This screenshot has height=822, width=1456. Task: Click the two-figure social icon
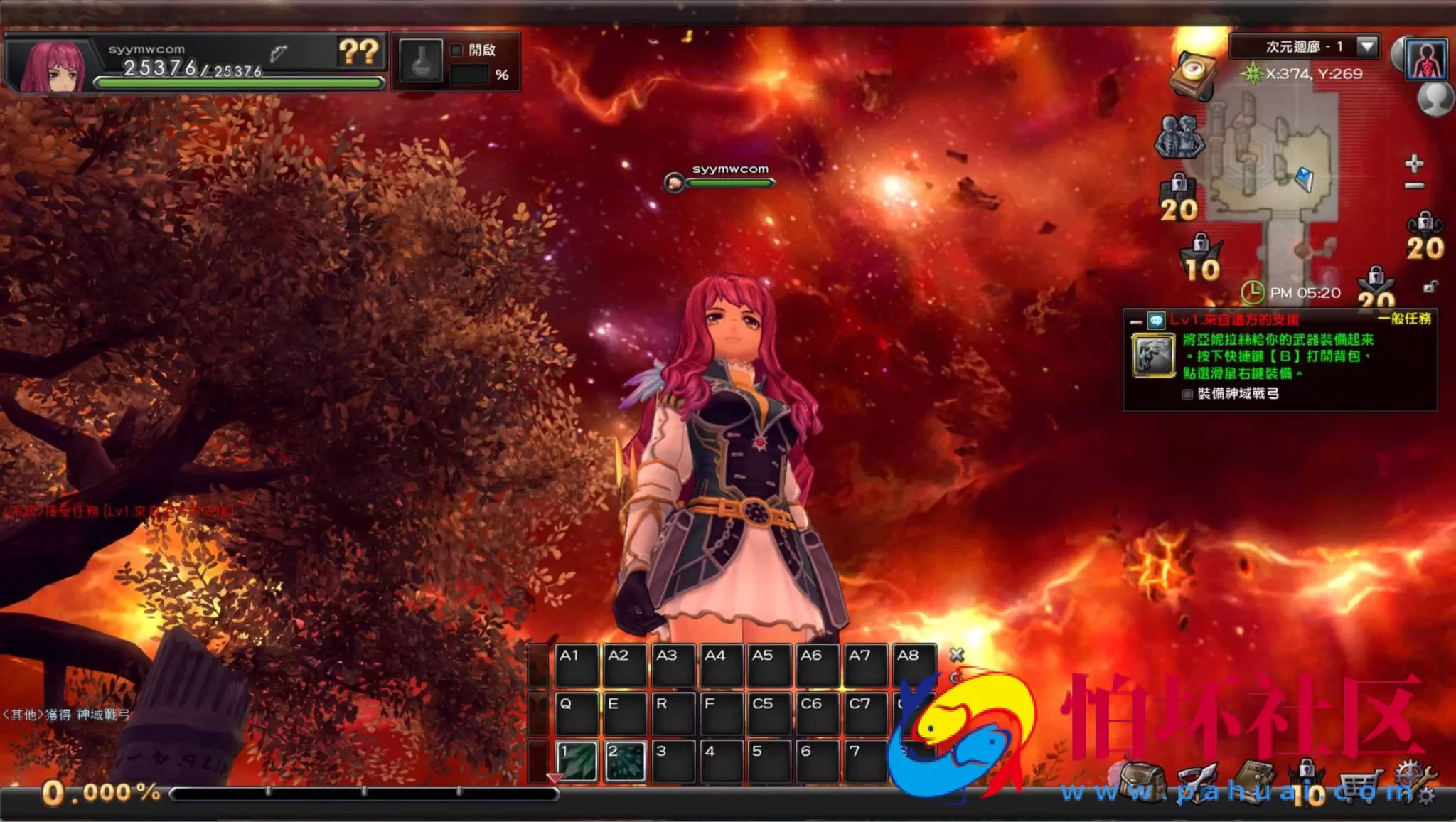[x=1179, y=136]
